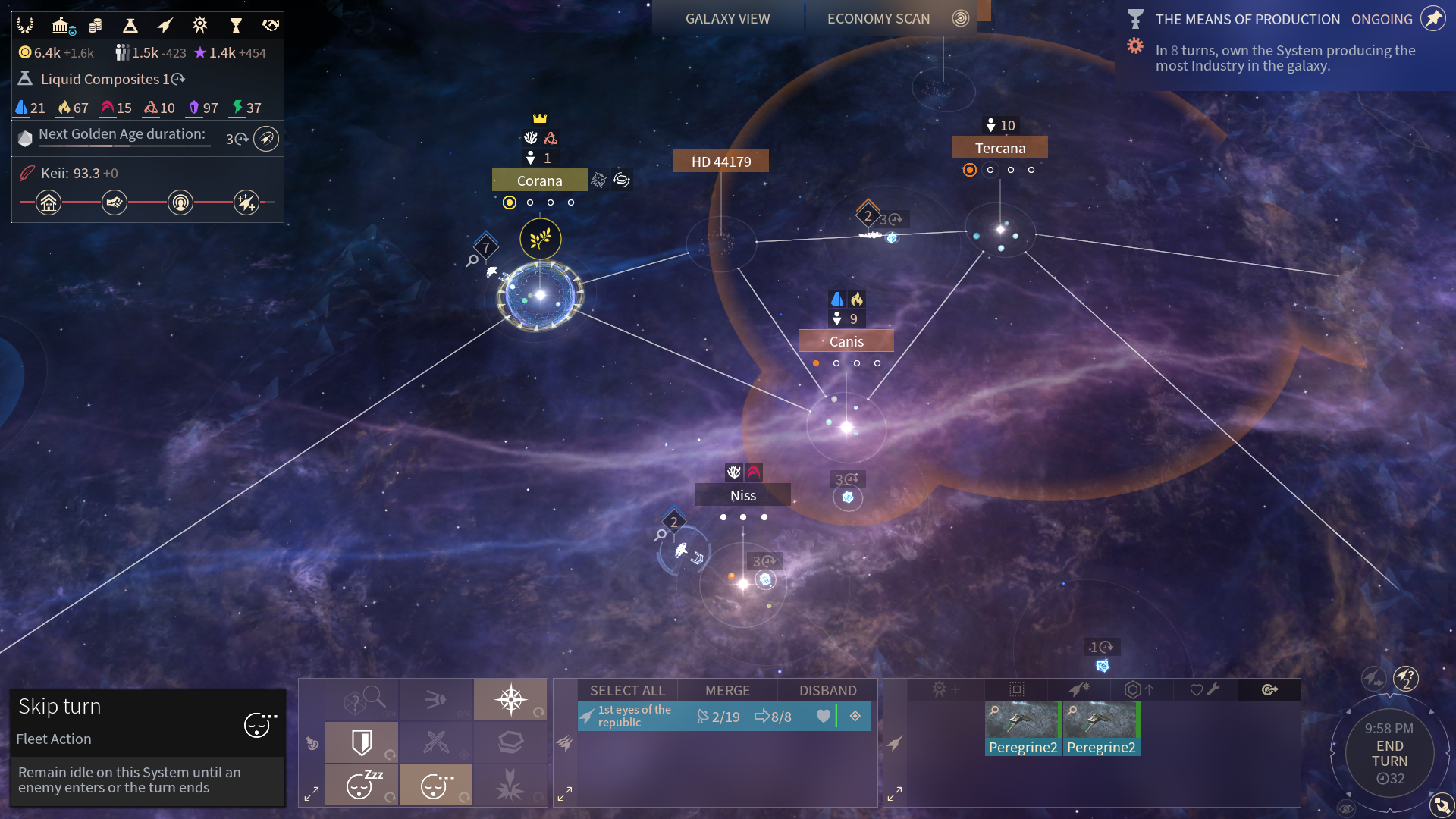Image resolution: width=1456 pixels, height=819 pixels.
Task: Switch to Galaxy View
Action: point(727,19)
